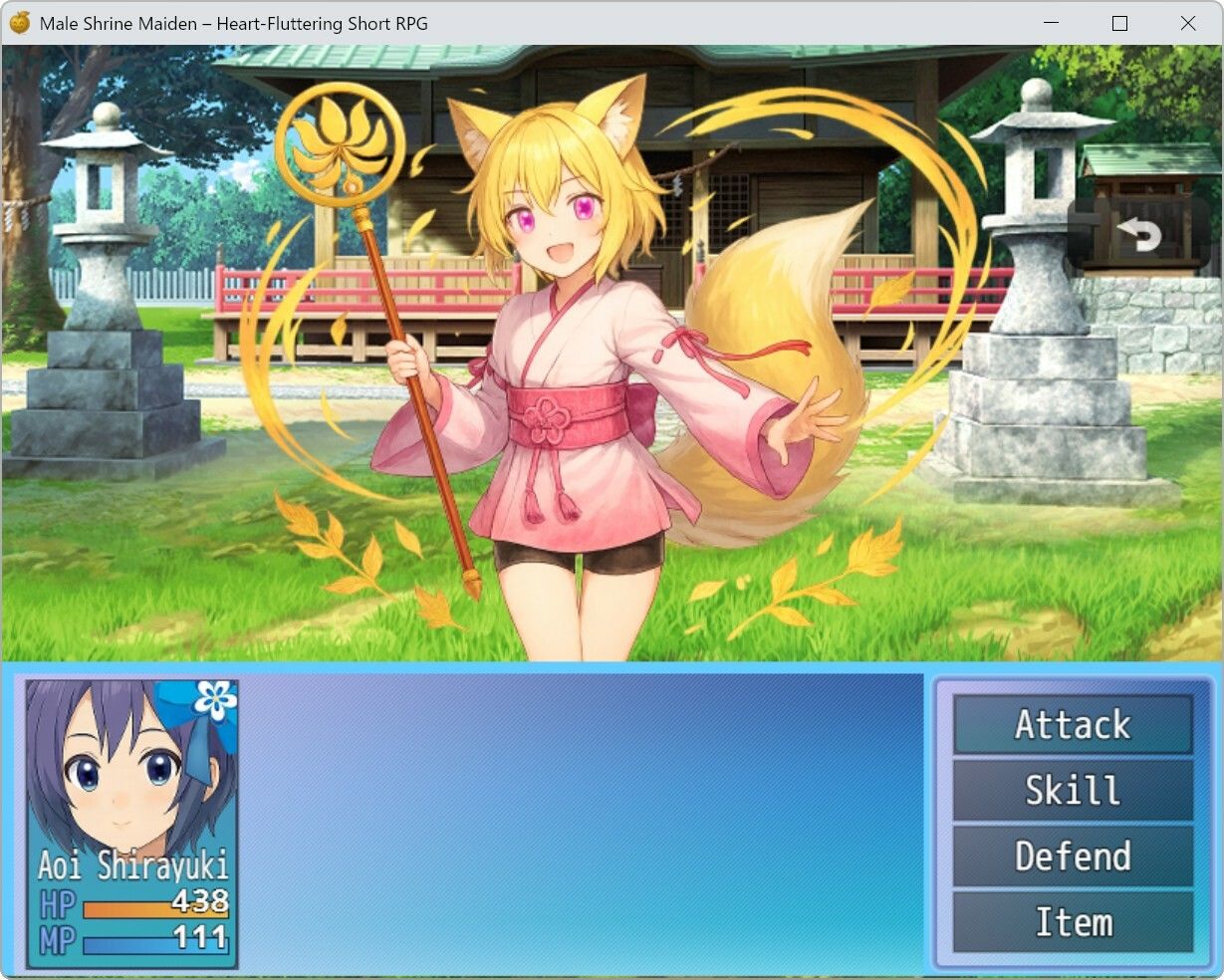The image size is (1224, 980).
Task: Maximize the game window
Action: coord(1119,23)
